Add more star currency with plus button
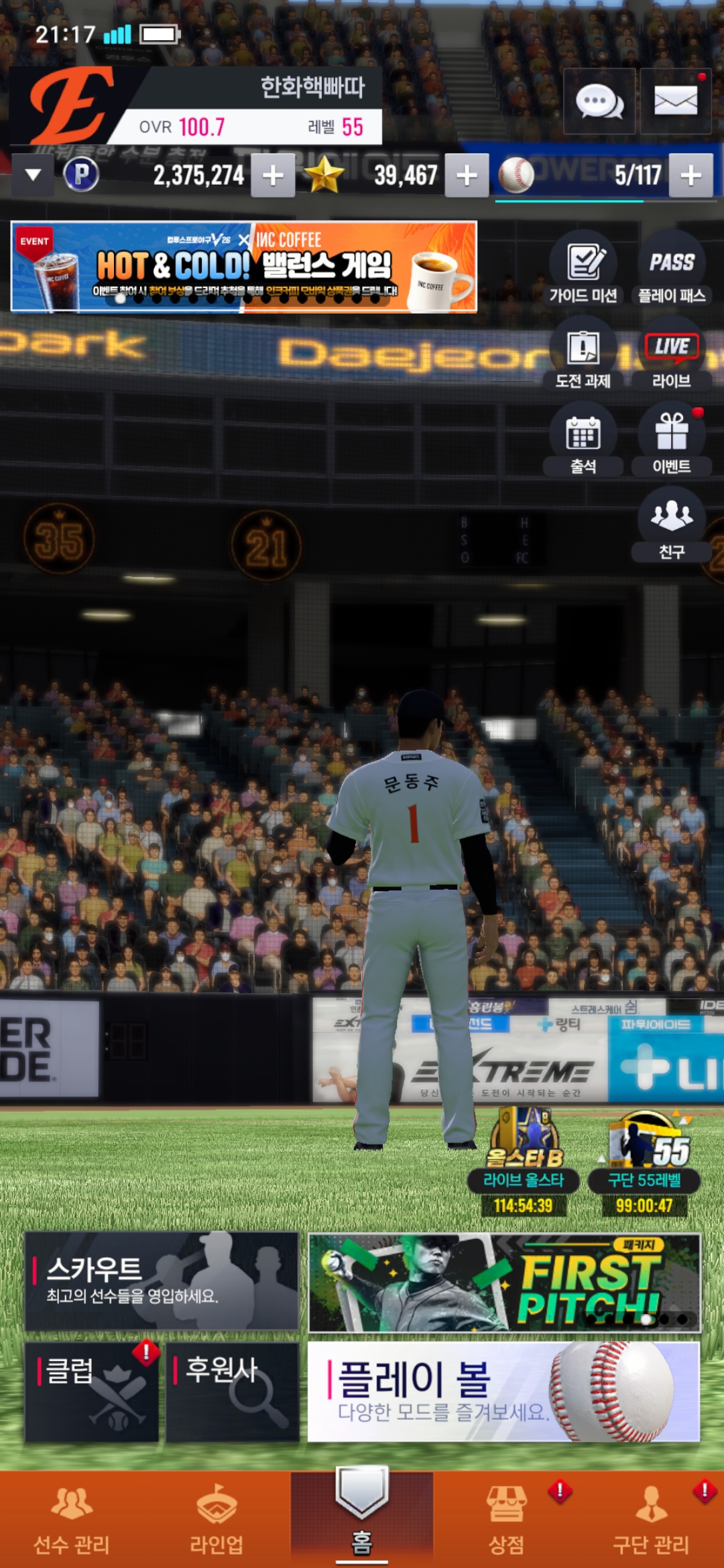The image size is (724, 1568). [x=467, y=176]
